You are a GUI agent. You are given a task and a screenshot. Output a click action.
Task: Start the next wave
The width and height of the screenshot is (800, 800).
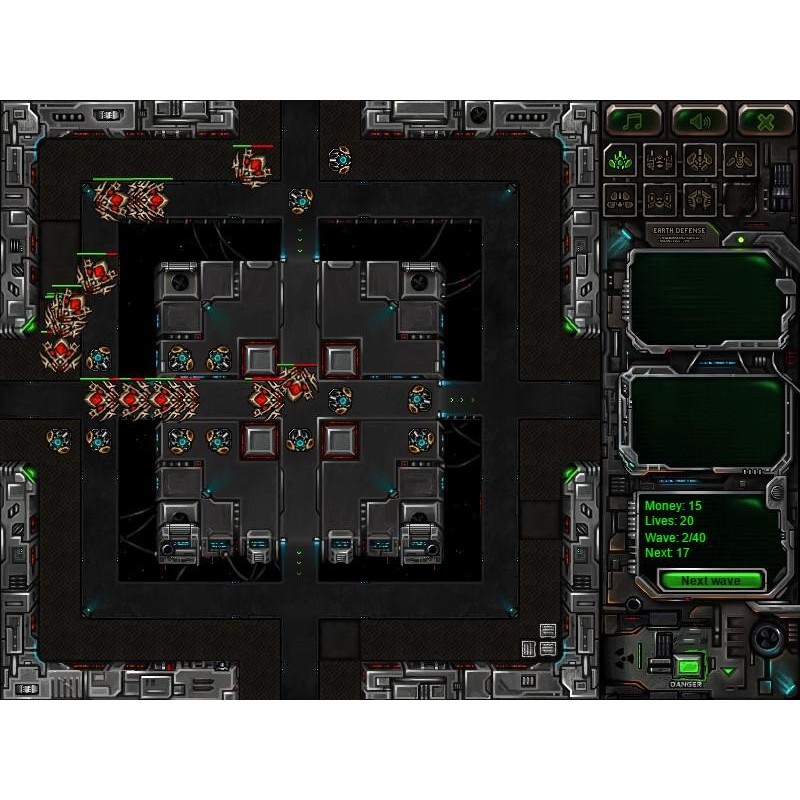(x=711, y=581)
